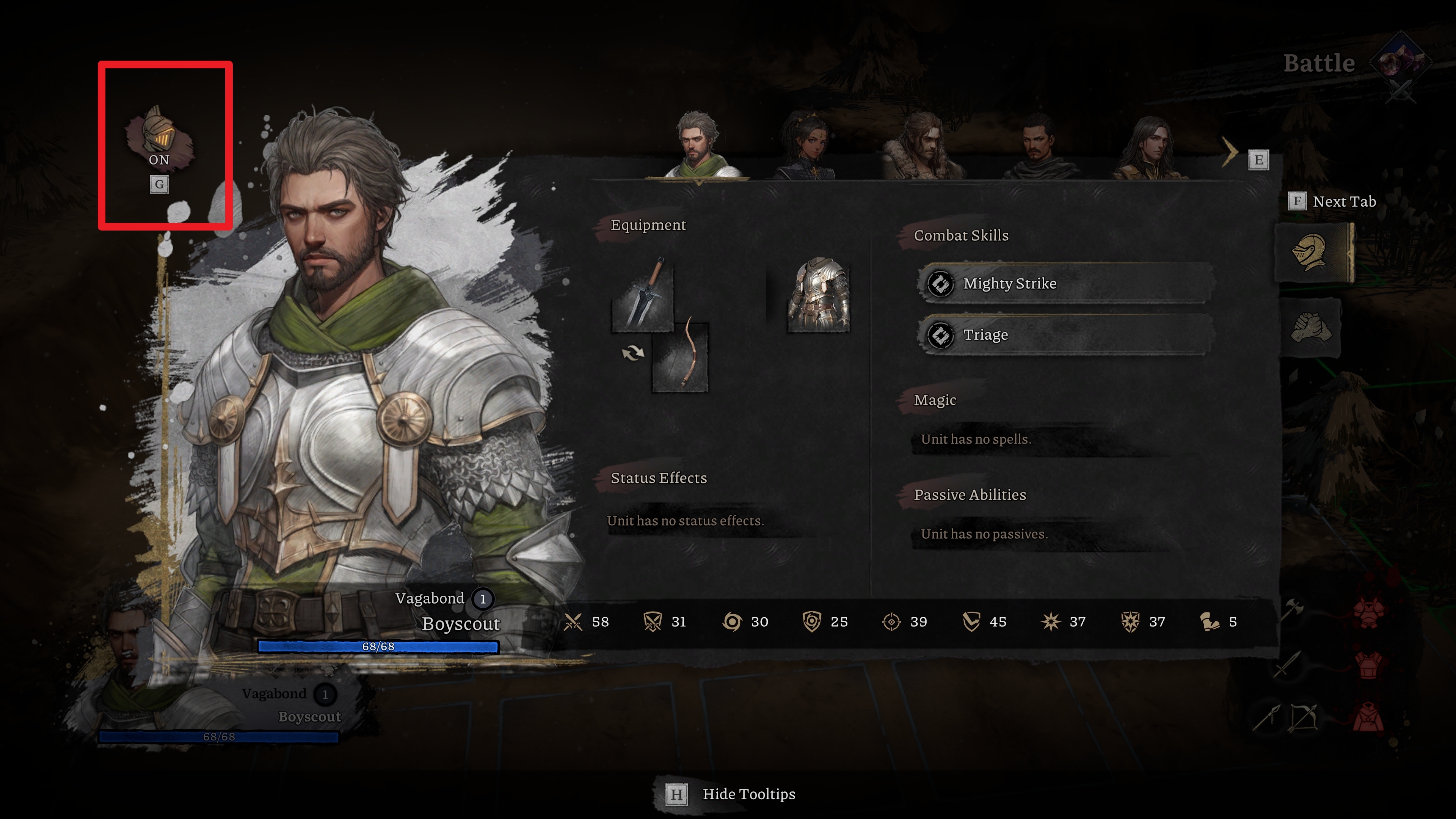Screen dimensions: 1456x819
Task: Swap weapon sets with the arrows icon
Action: (x=632, y=353)
